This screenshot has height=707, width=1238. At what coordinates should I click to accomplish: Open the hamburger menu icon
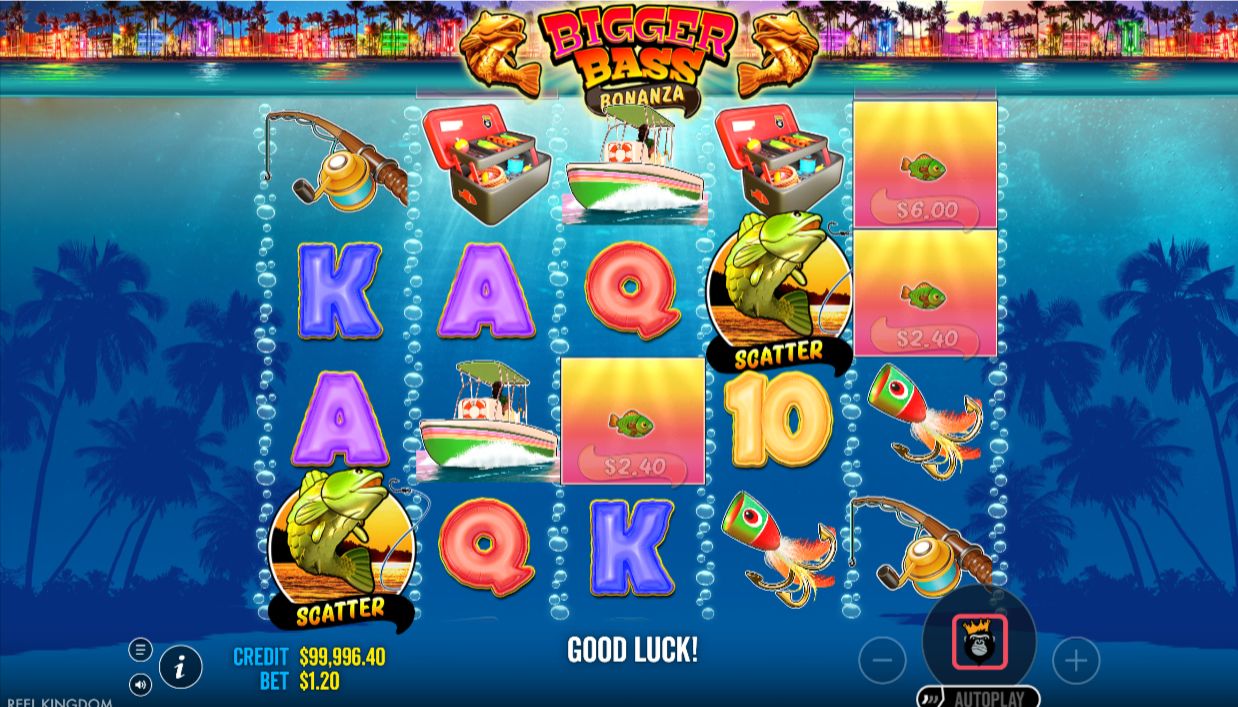click(x=140, y=650)
